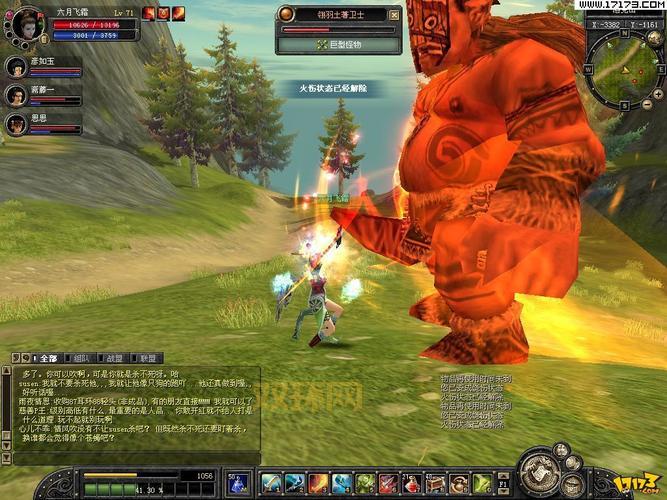Switch to the 战盟 chat tab
Viewport: 667px width, 500px height.
click(114, 357)
